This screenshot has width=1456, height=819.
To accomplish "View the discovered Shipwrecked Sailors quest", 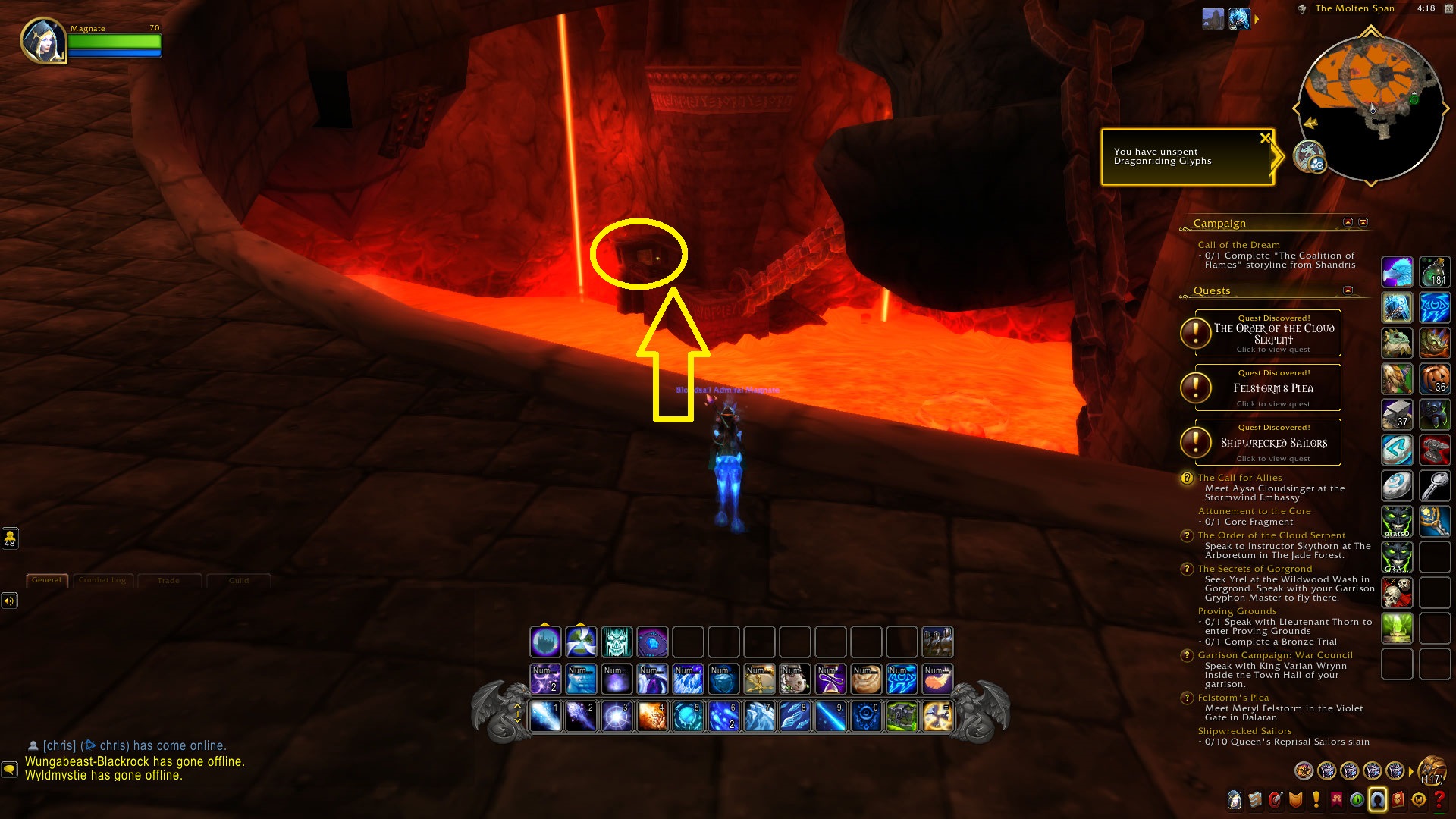I will [1273, 443].
